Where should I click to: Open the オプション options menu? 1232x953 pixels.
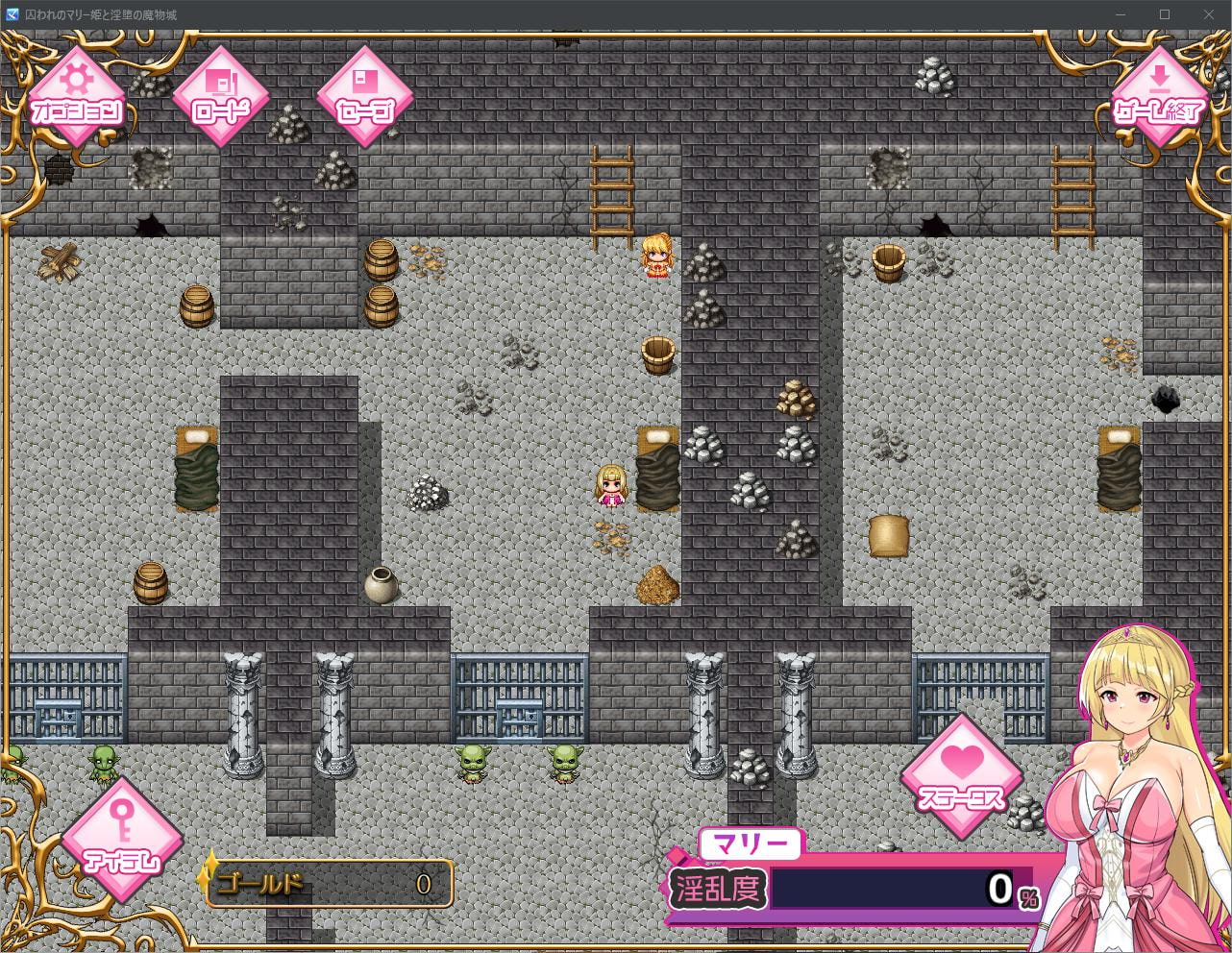(77, 96)
